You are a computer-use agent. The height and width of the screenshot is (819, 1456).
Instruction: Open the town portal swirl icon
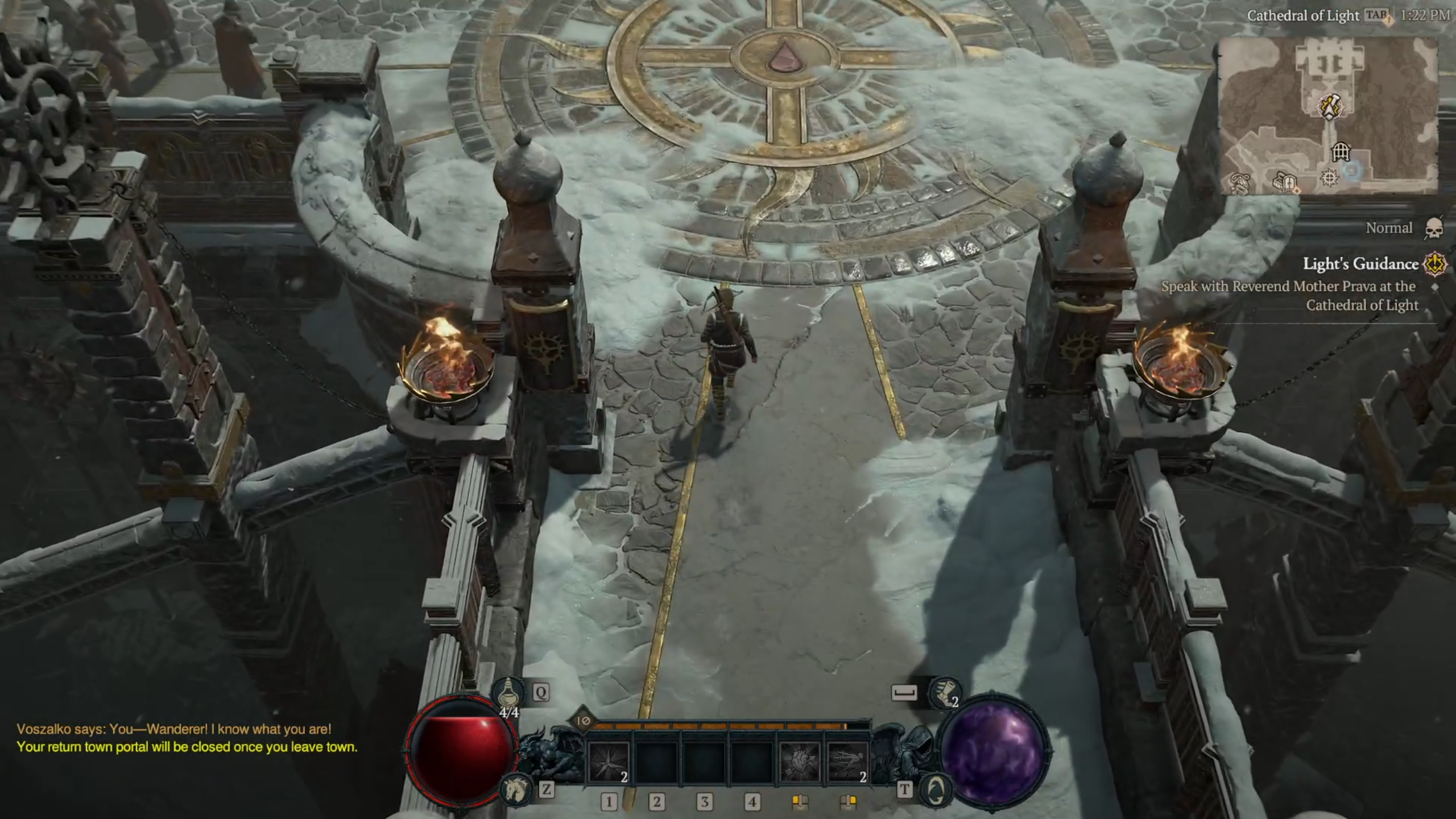click(x=936, y=789)
